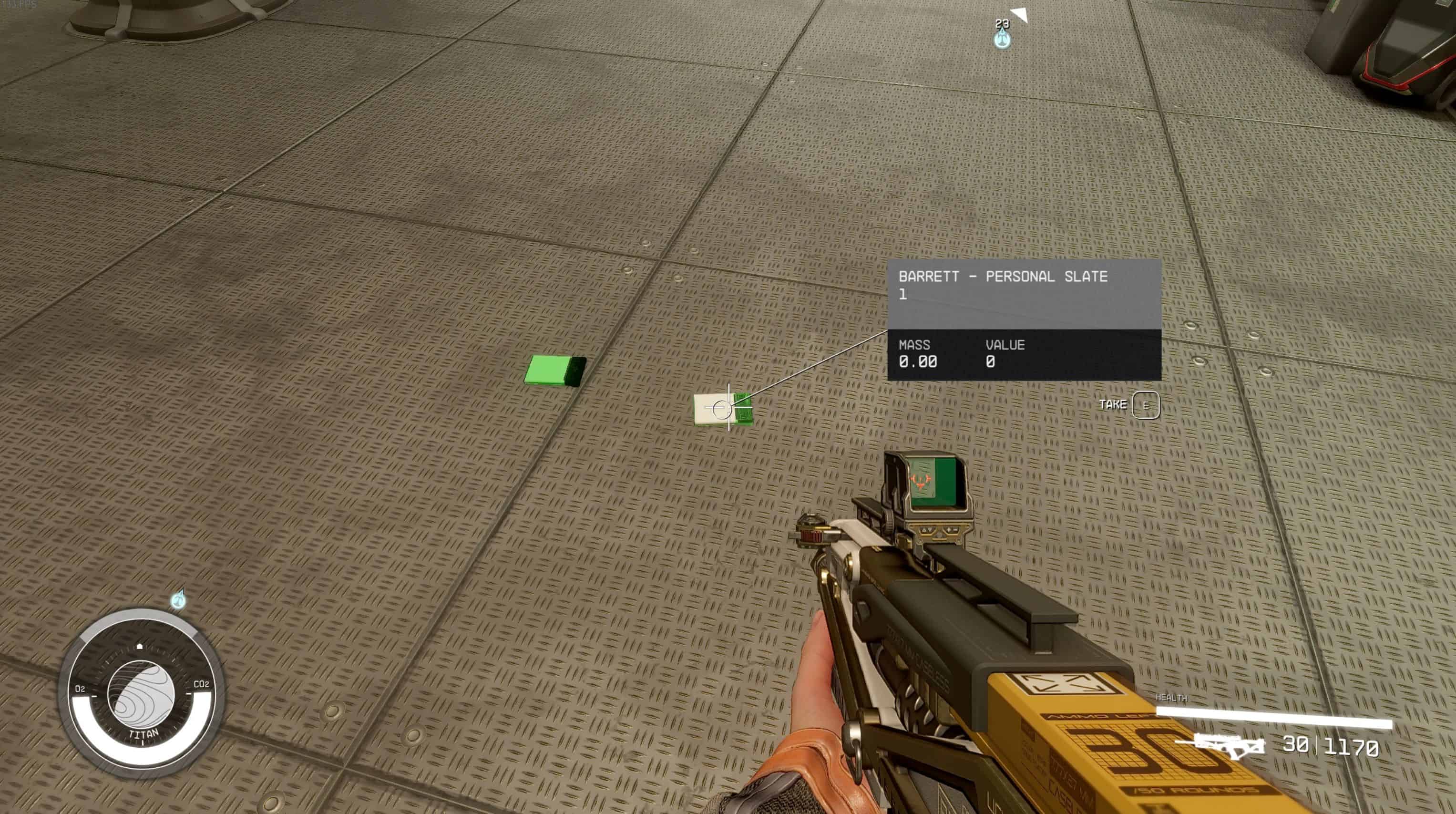
Task: Click the Barrett - Personal Slate info card
Action: click(x=1024, y=319)
